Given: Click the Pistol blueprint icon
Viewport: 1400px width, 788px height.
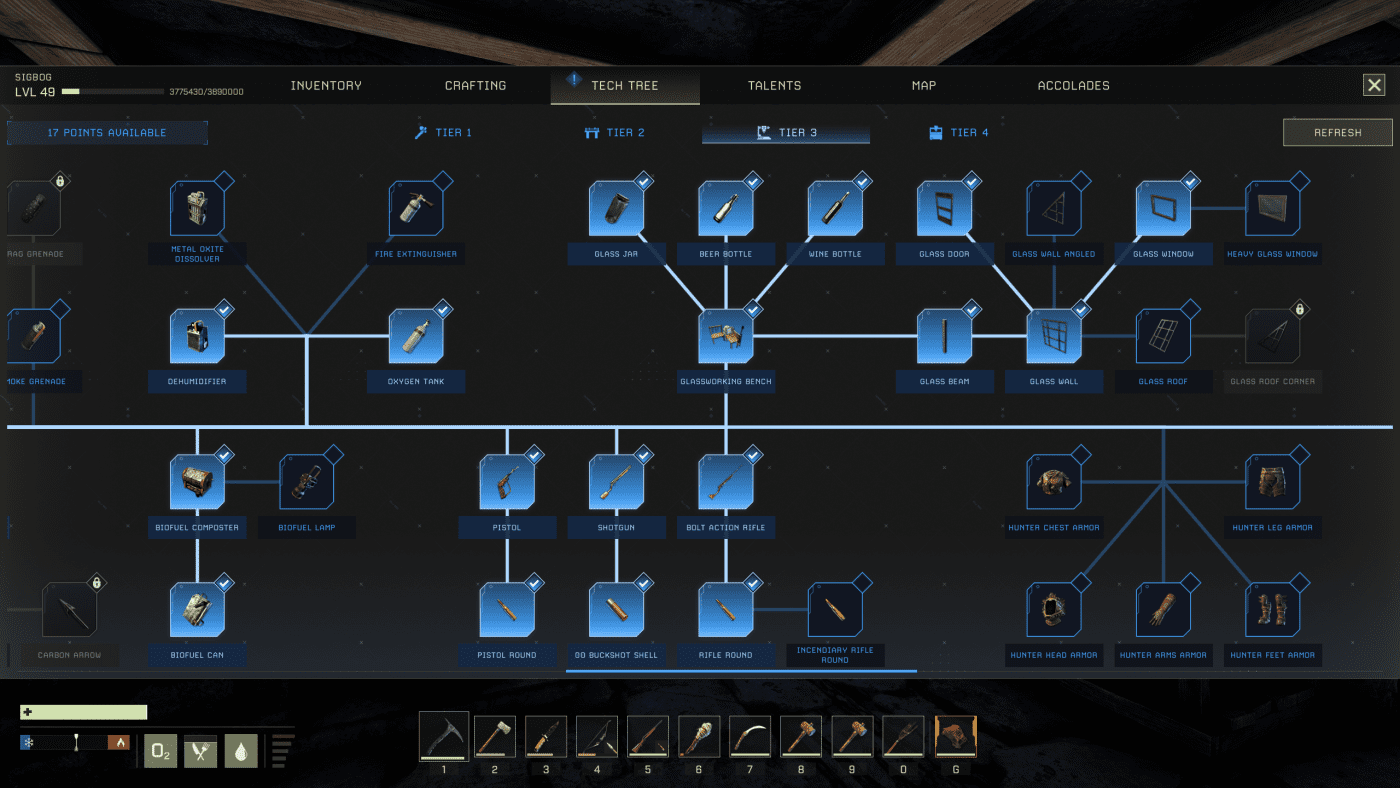Looking at the screenshot, I should pos(507,480).
